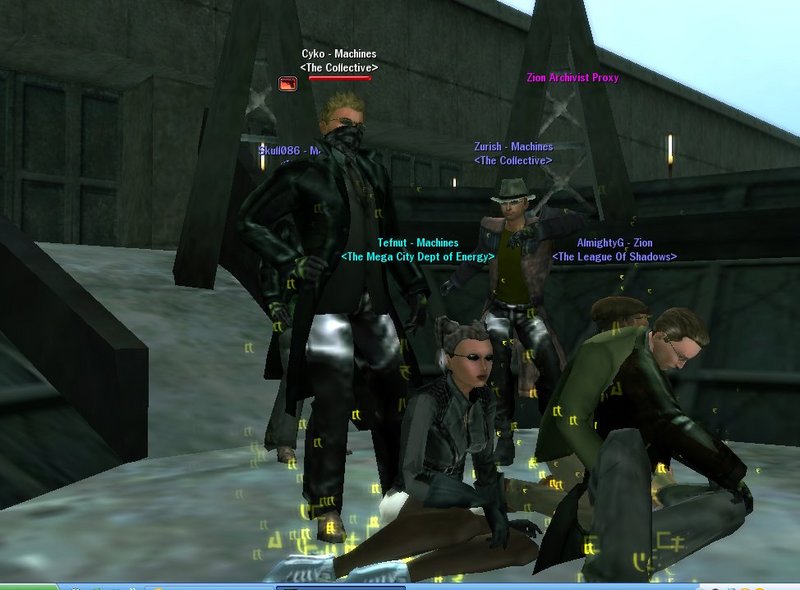Select AlmightyG's Zion nameplate
This screenshot has width=800, height=590.
click(614, 243)
